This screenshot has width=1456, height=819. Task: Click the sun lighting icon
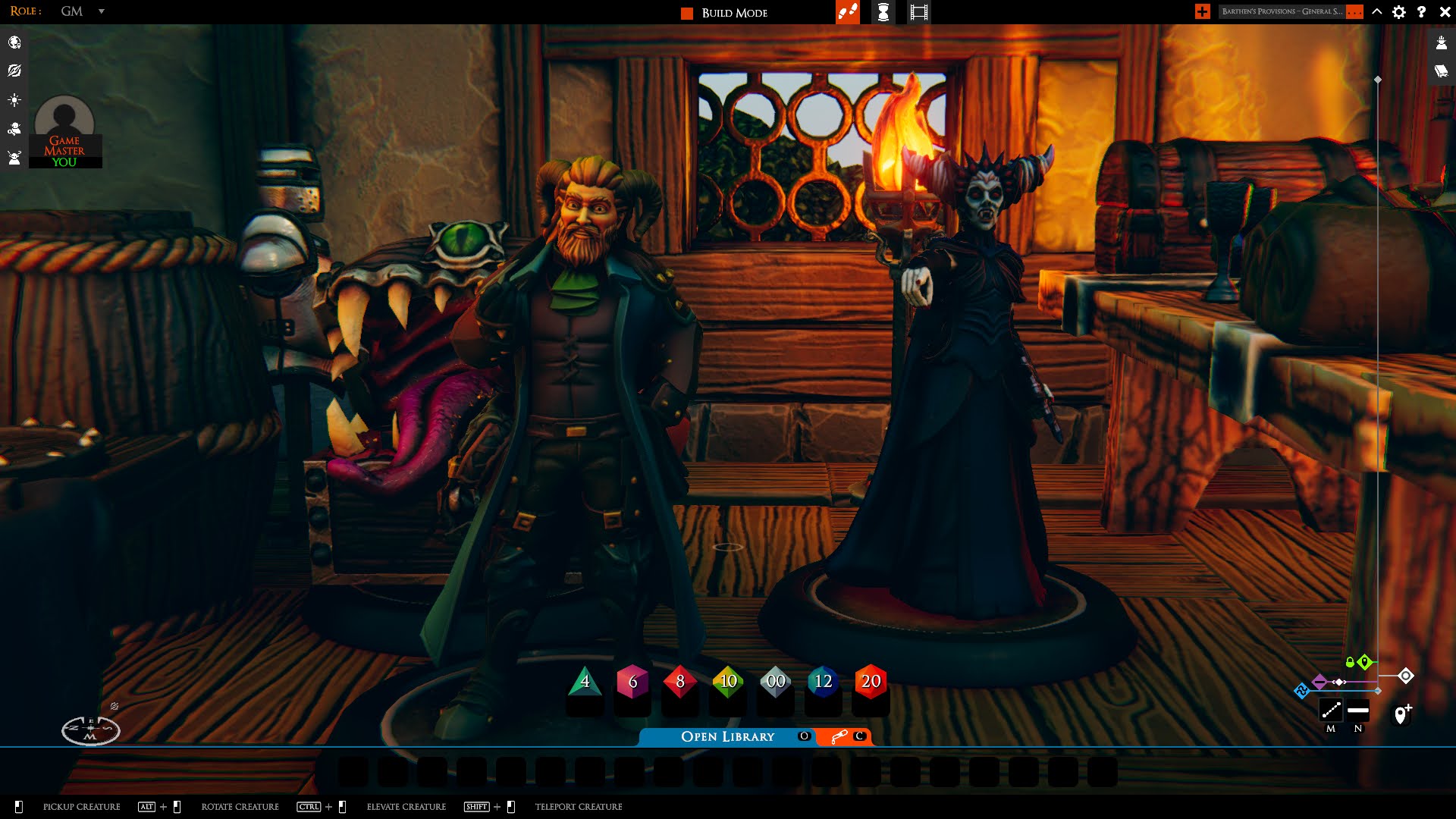pos(14,100)
